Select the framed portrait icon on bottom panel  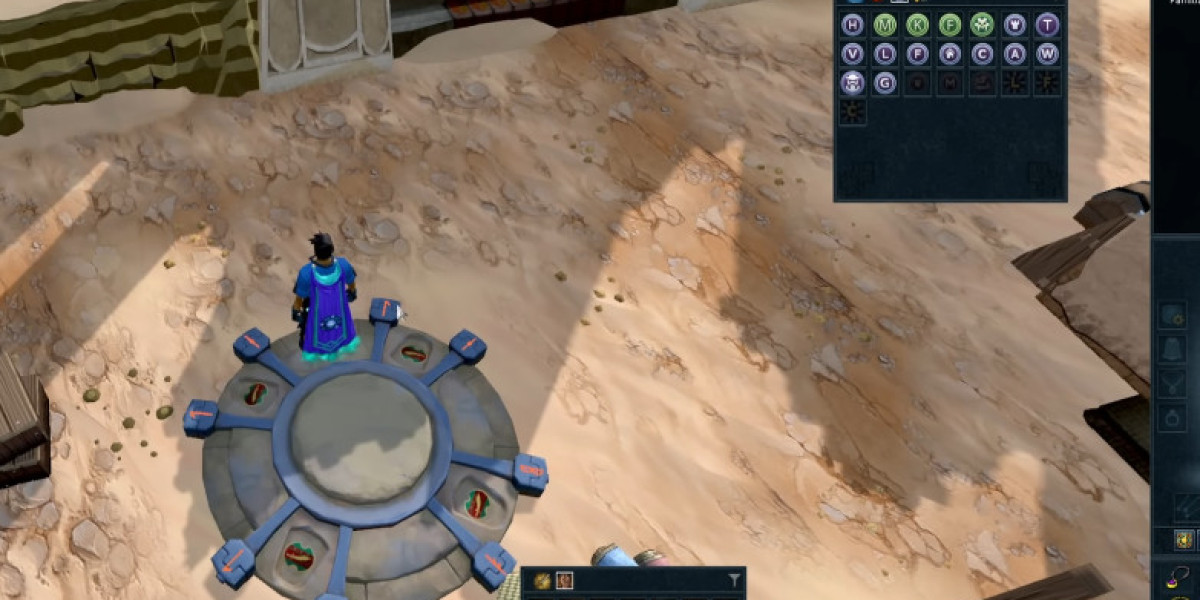(x=565, y=580)
